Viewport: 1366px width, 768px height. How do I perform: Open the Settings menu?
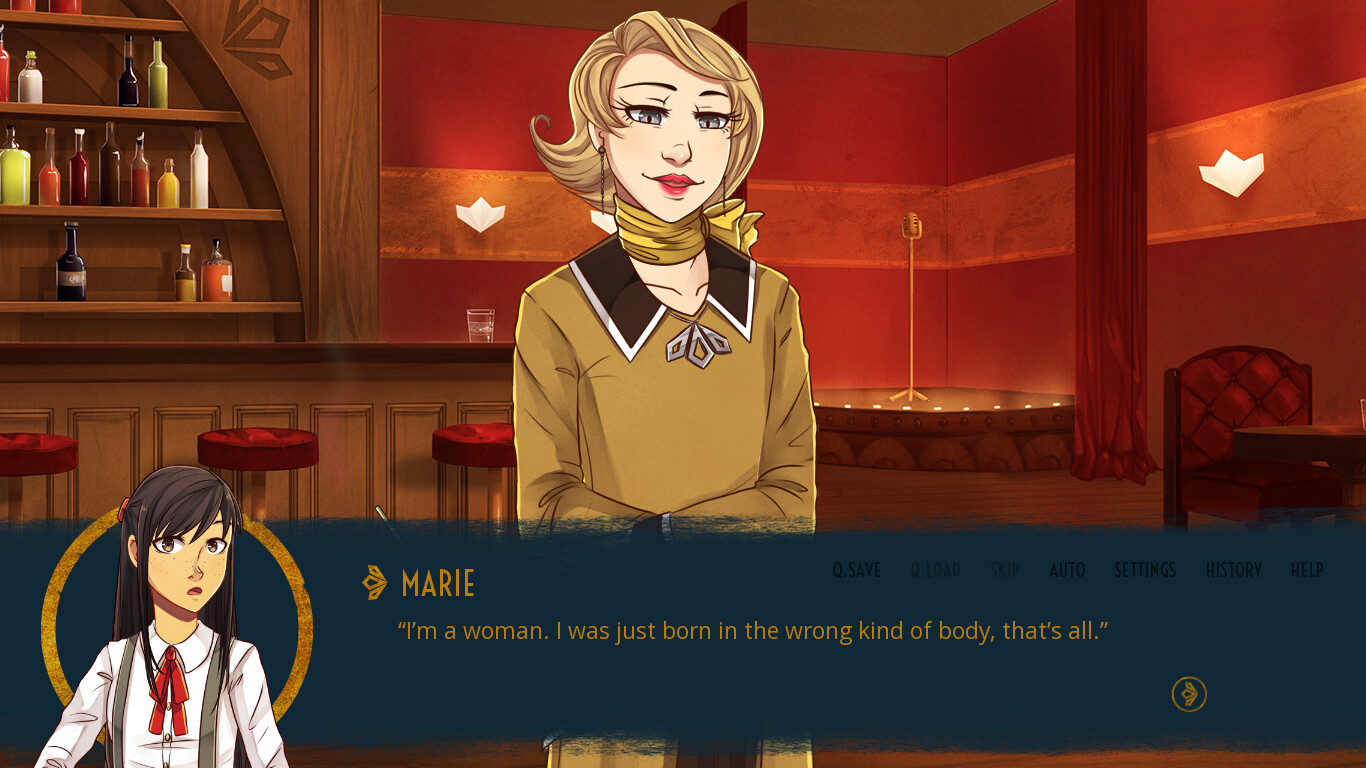[1145, 570]
